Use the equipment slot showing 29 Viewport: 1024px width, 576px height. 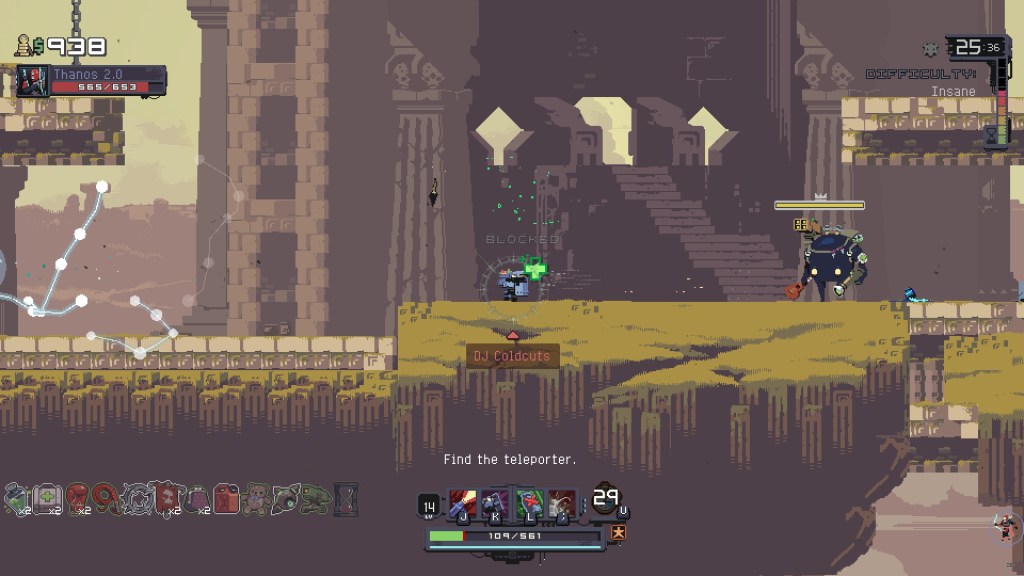606,500
